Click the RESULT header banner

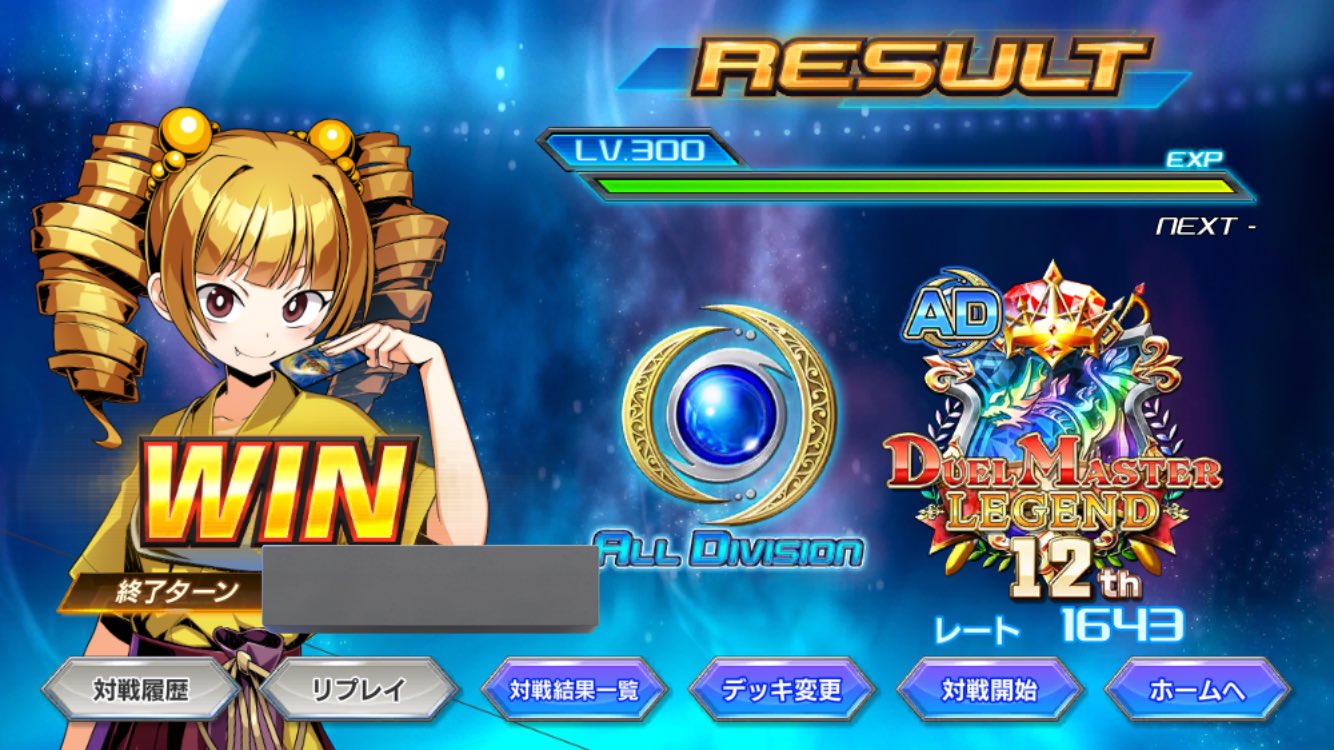910,62
